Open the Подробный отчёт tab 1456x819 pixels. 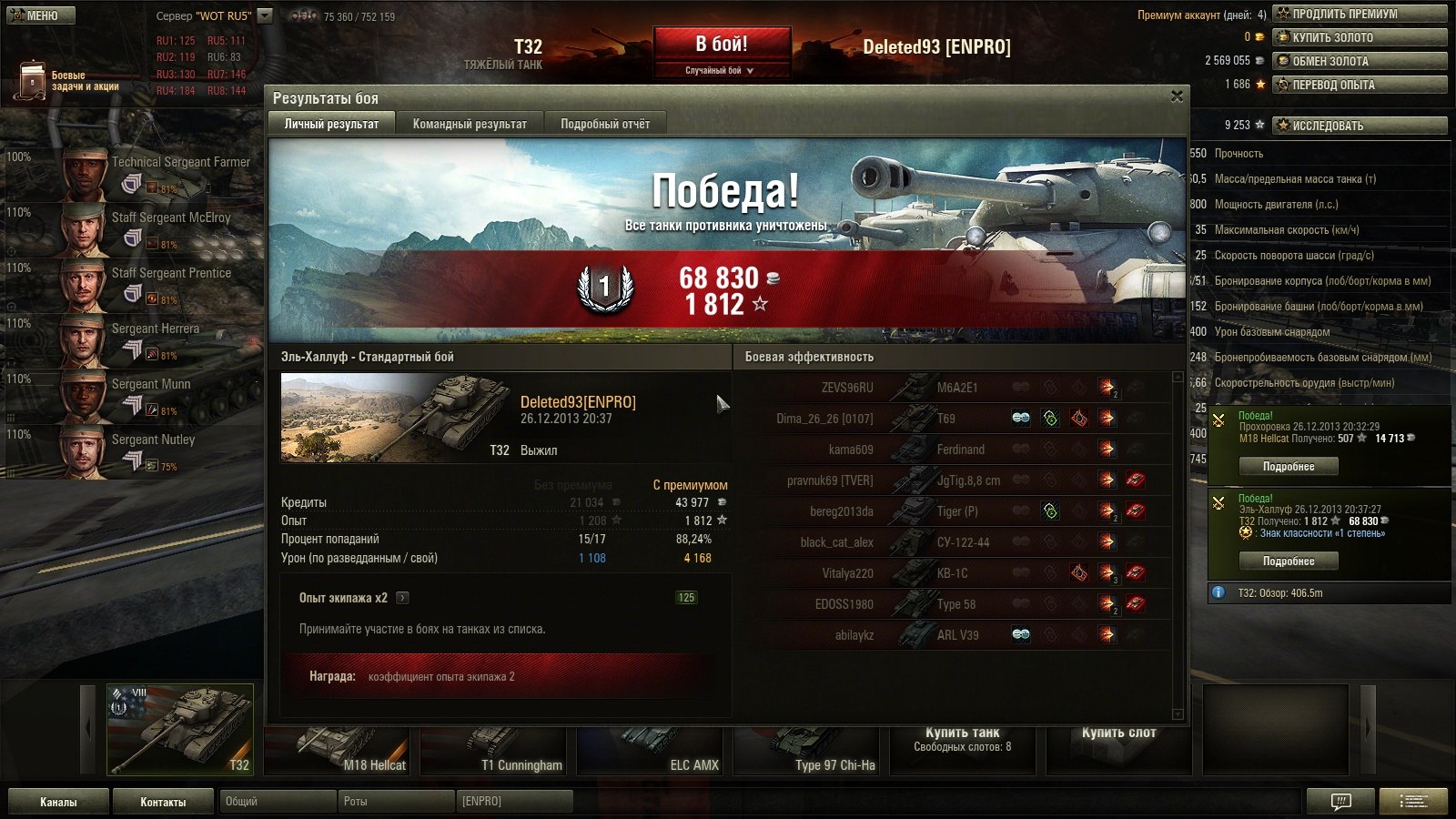point(605,124)
